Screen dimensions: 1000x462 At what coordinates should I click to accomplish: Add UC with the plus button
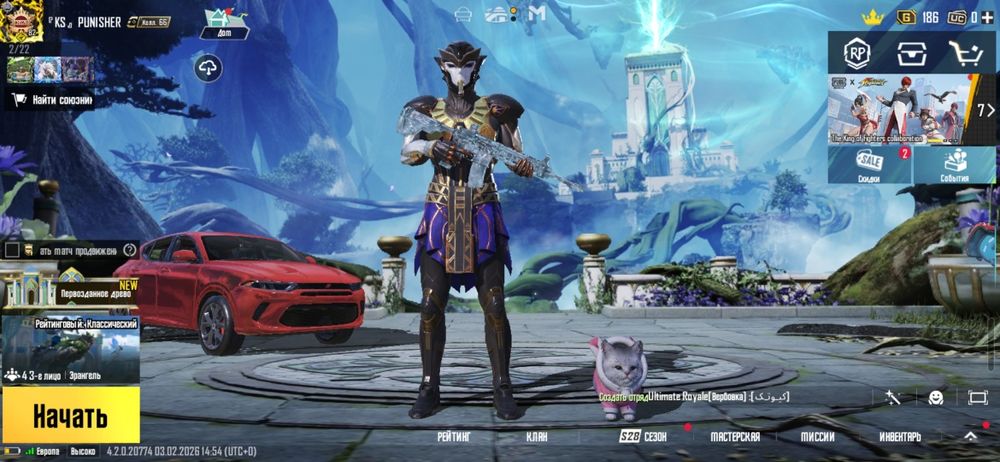click(988, 16)
